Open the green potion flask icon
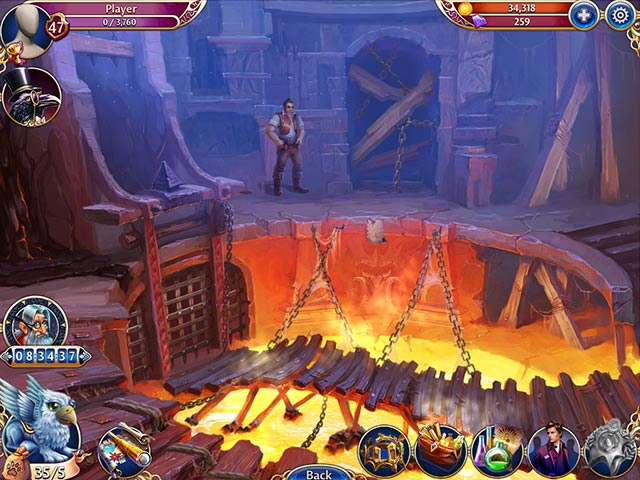Viewport: 640px width, 480px height. (x=497, y=450)
